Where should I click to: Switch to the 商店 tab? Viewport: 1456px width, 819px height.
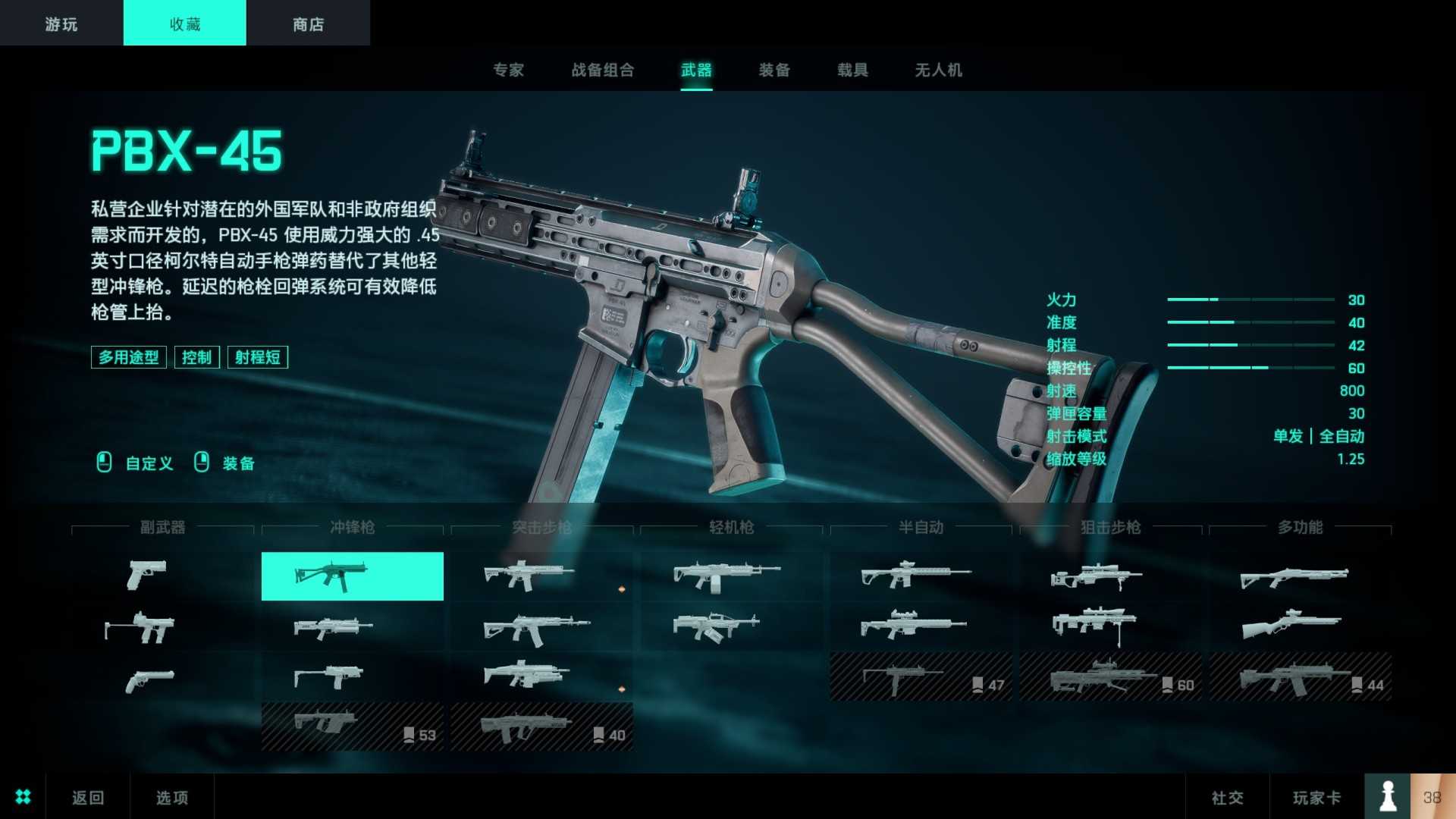(307, 24)
